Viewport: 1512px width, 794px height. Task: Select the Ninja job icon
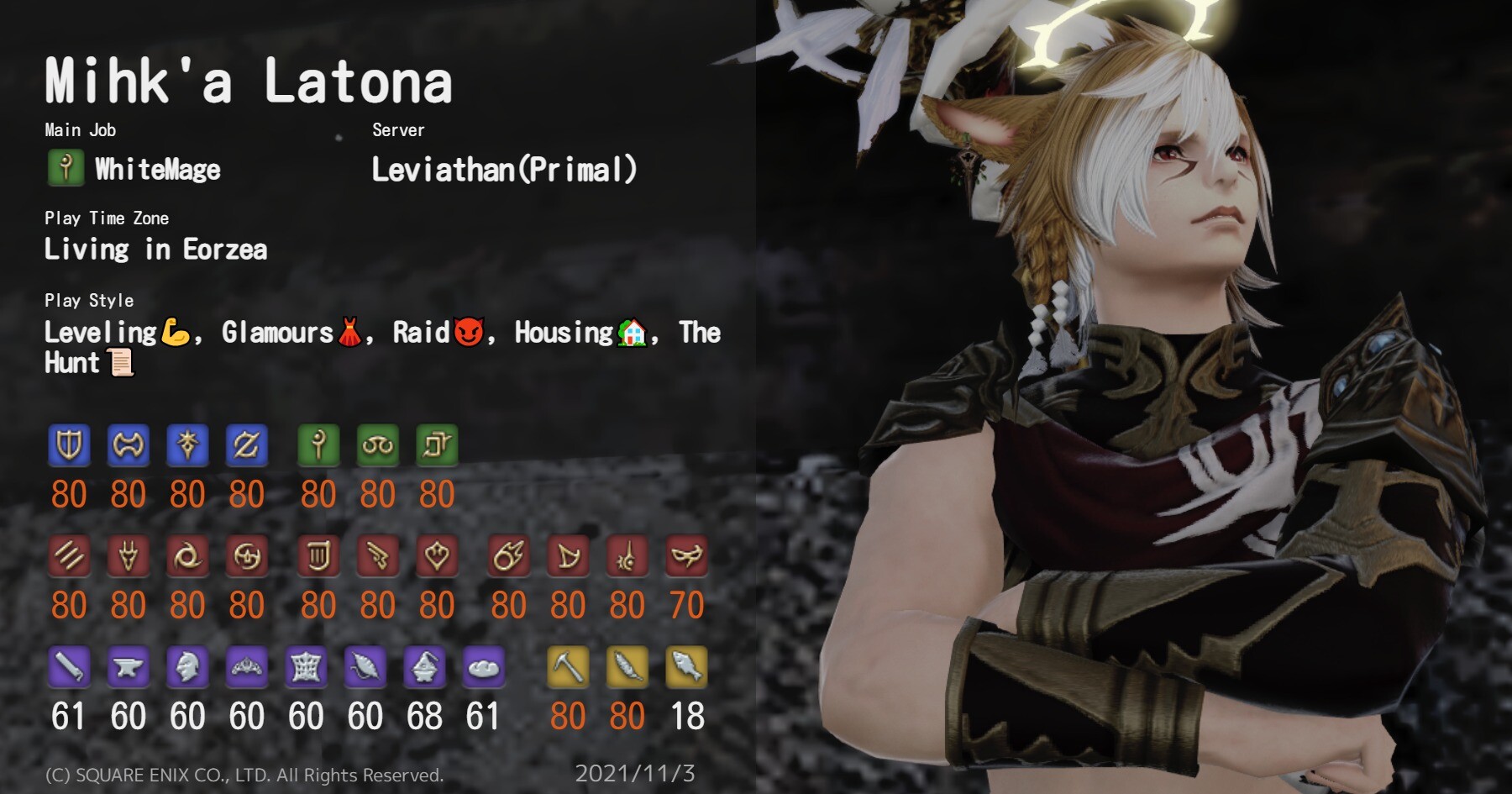(187, 556)
